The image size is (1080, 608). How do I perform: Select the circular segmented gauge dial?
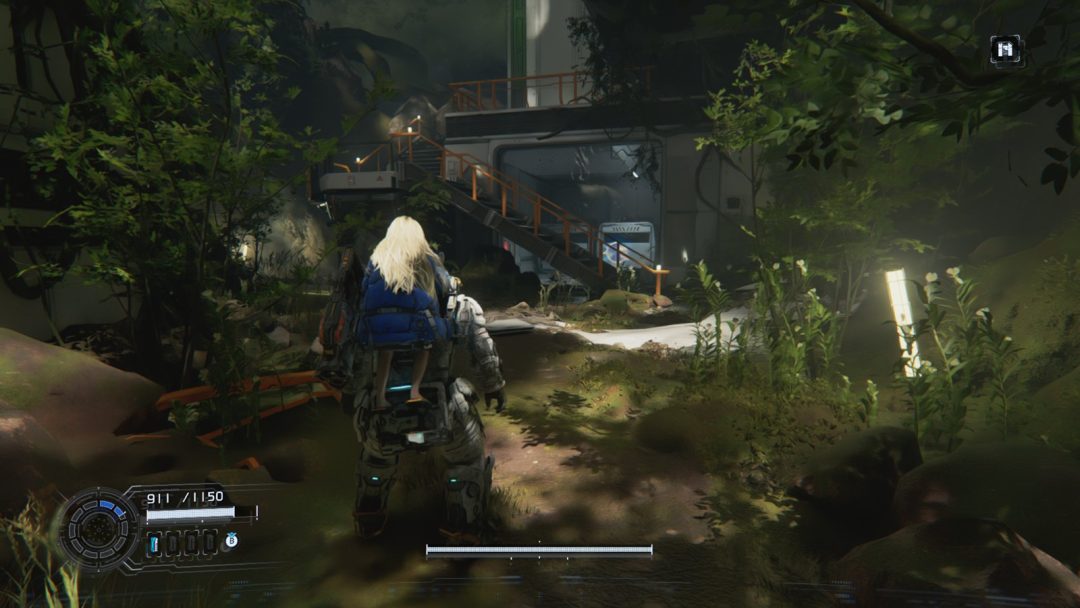point(100,527)
